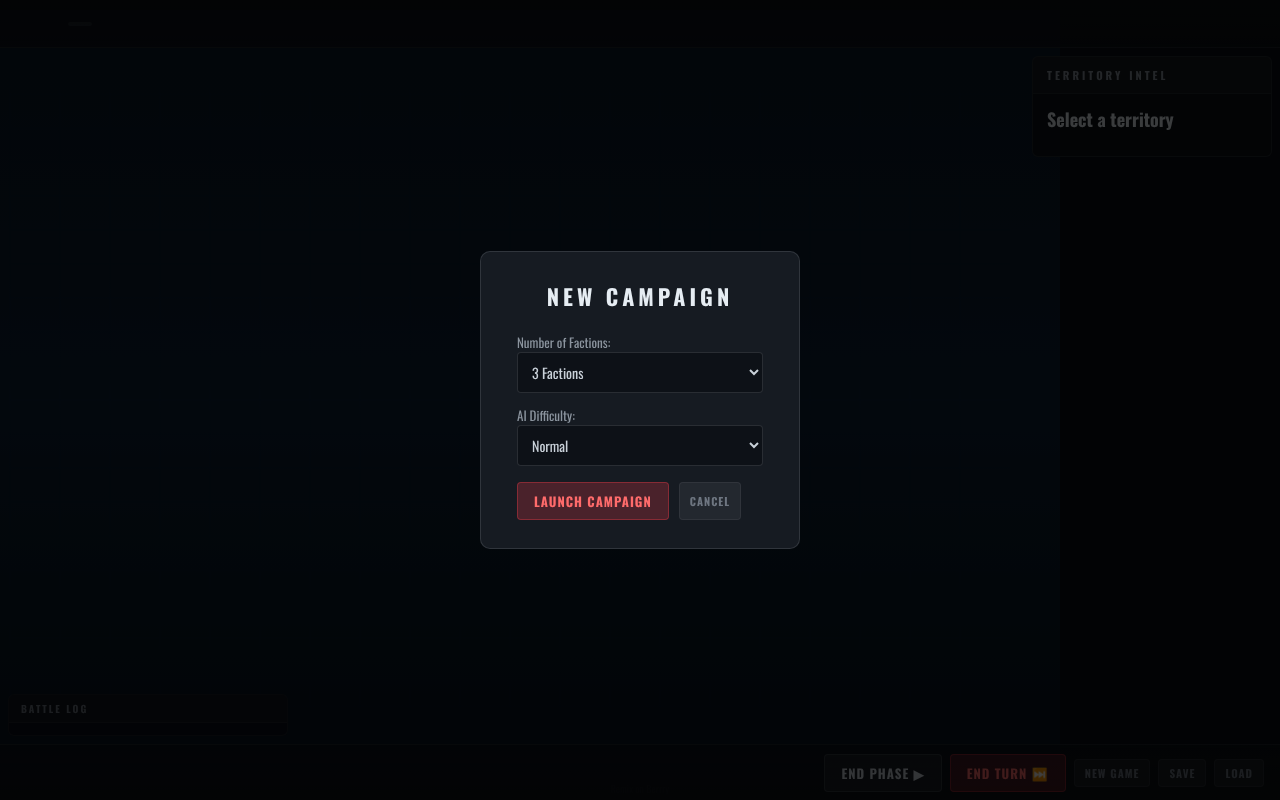Open the AI Difficulty dropdown
Screen dimensions: 1280x800
point(639,446)
